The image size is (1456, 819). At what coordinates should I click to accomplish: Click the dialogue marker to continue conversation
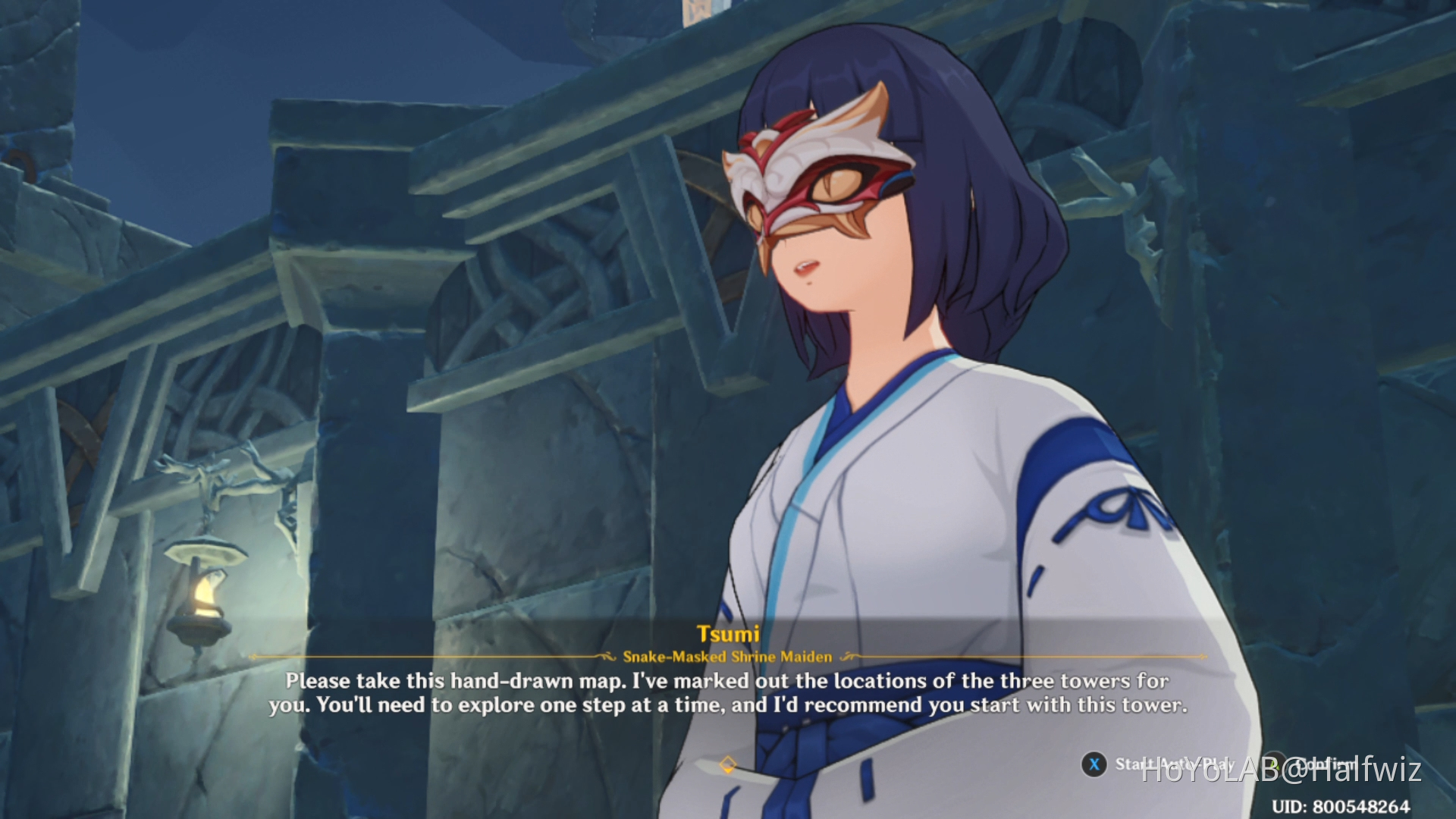[x=730, y=766]
